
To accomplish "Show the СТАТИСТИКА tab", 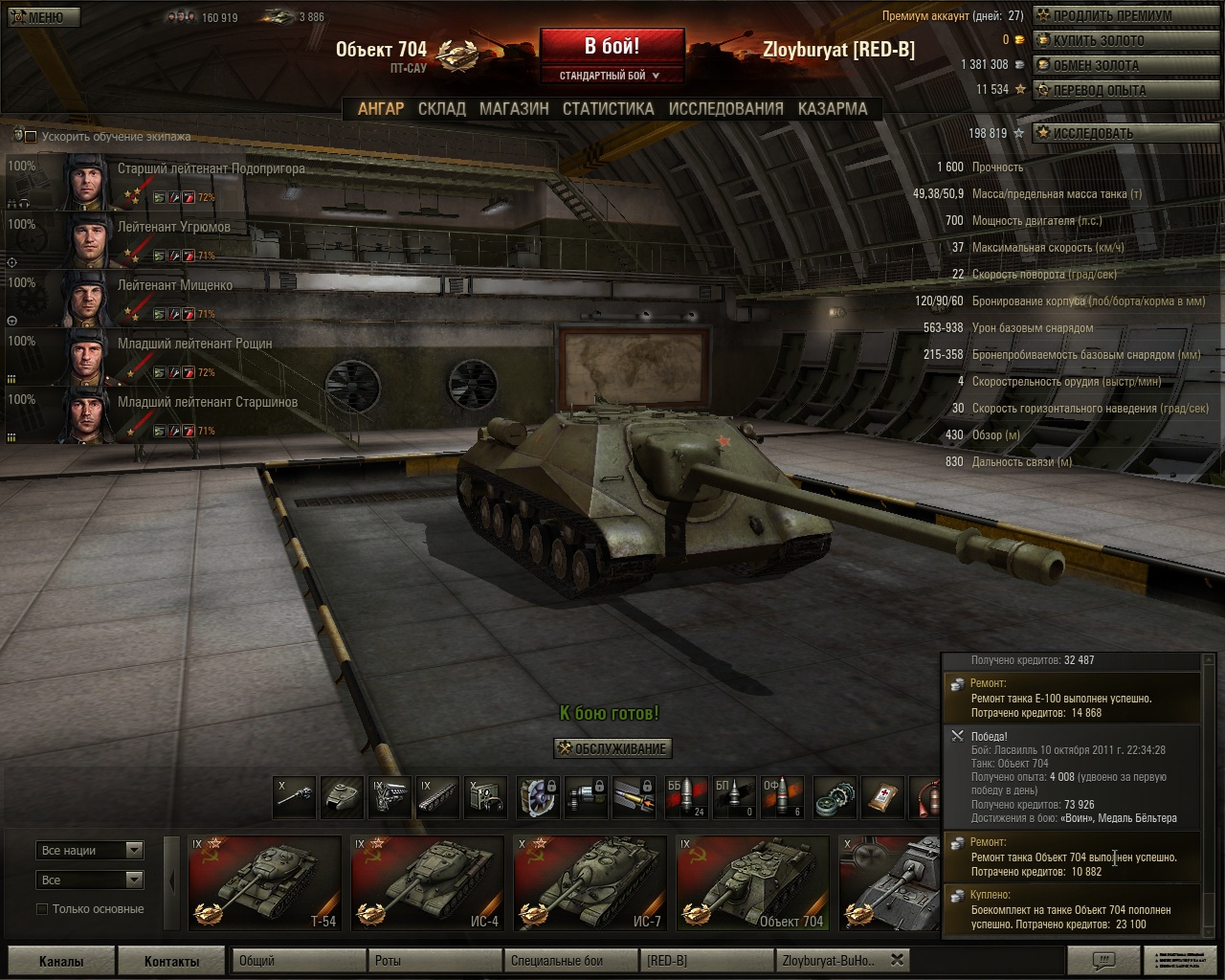I will (608, 109).
